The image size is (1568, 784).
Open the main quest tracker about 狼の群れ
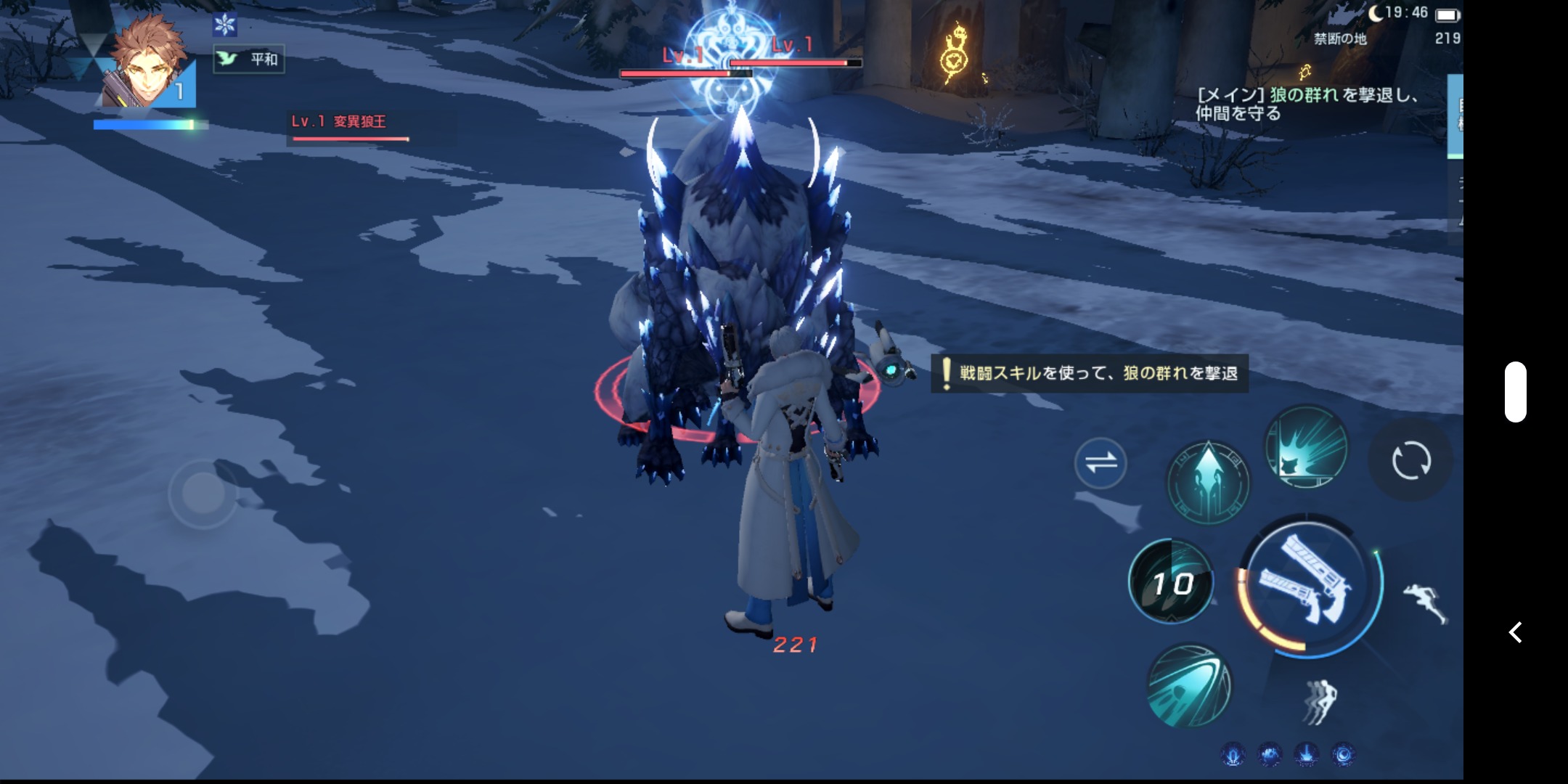click(1307, 104)
